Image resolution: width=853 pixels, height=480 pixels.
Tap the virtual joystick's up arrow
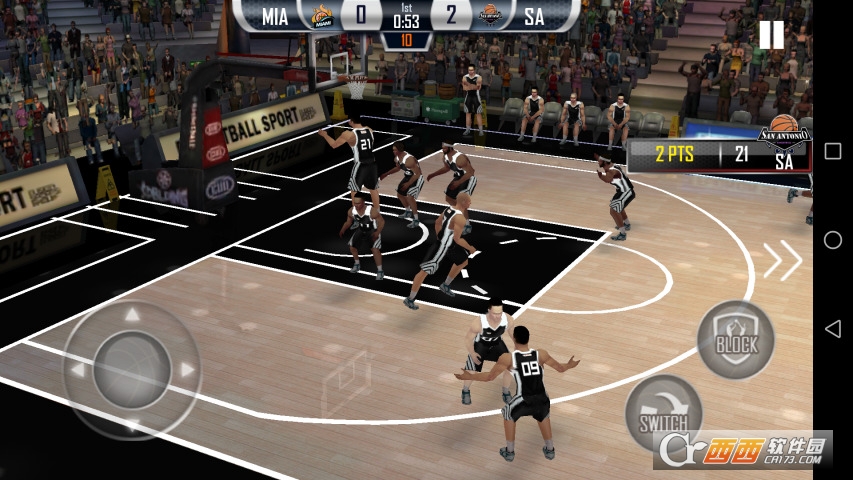click(x=132, y=316)
